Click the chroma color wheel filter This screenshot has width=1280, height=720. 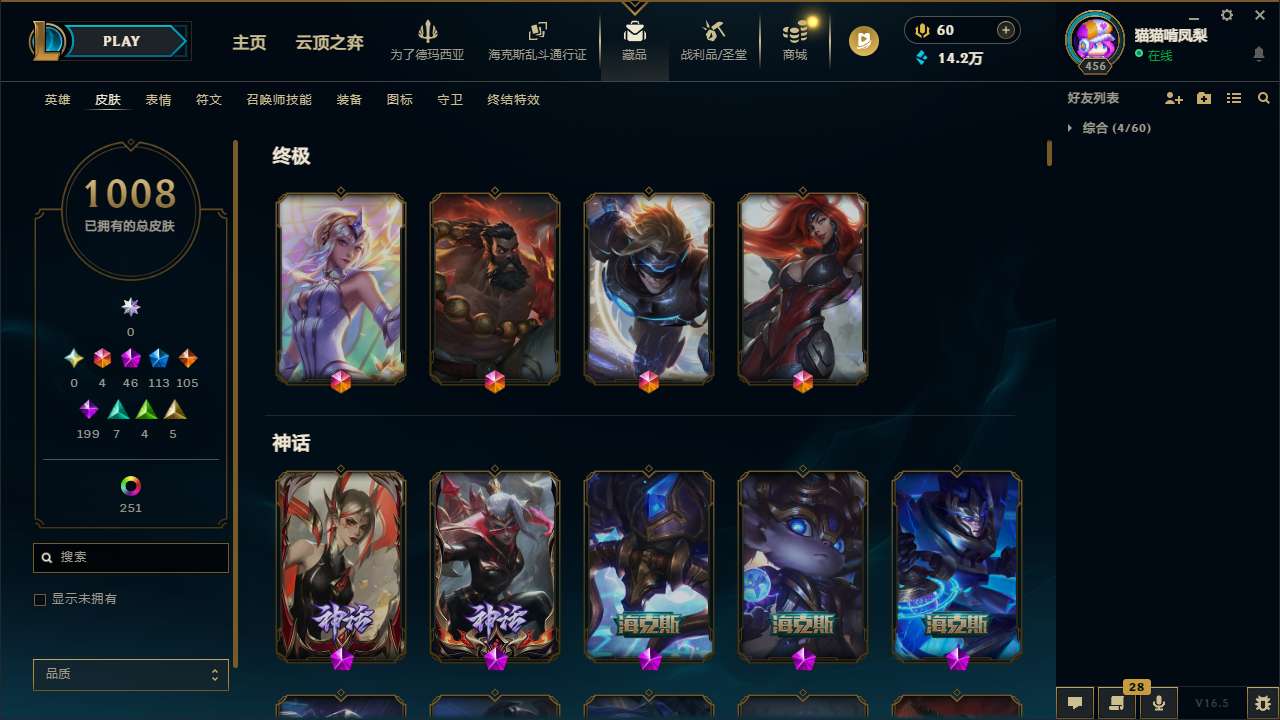tap(130, 487)
